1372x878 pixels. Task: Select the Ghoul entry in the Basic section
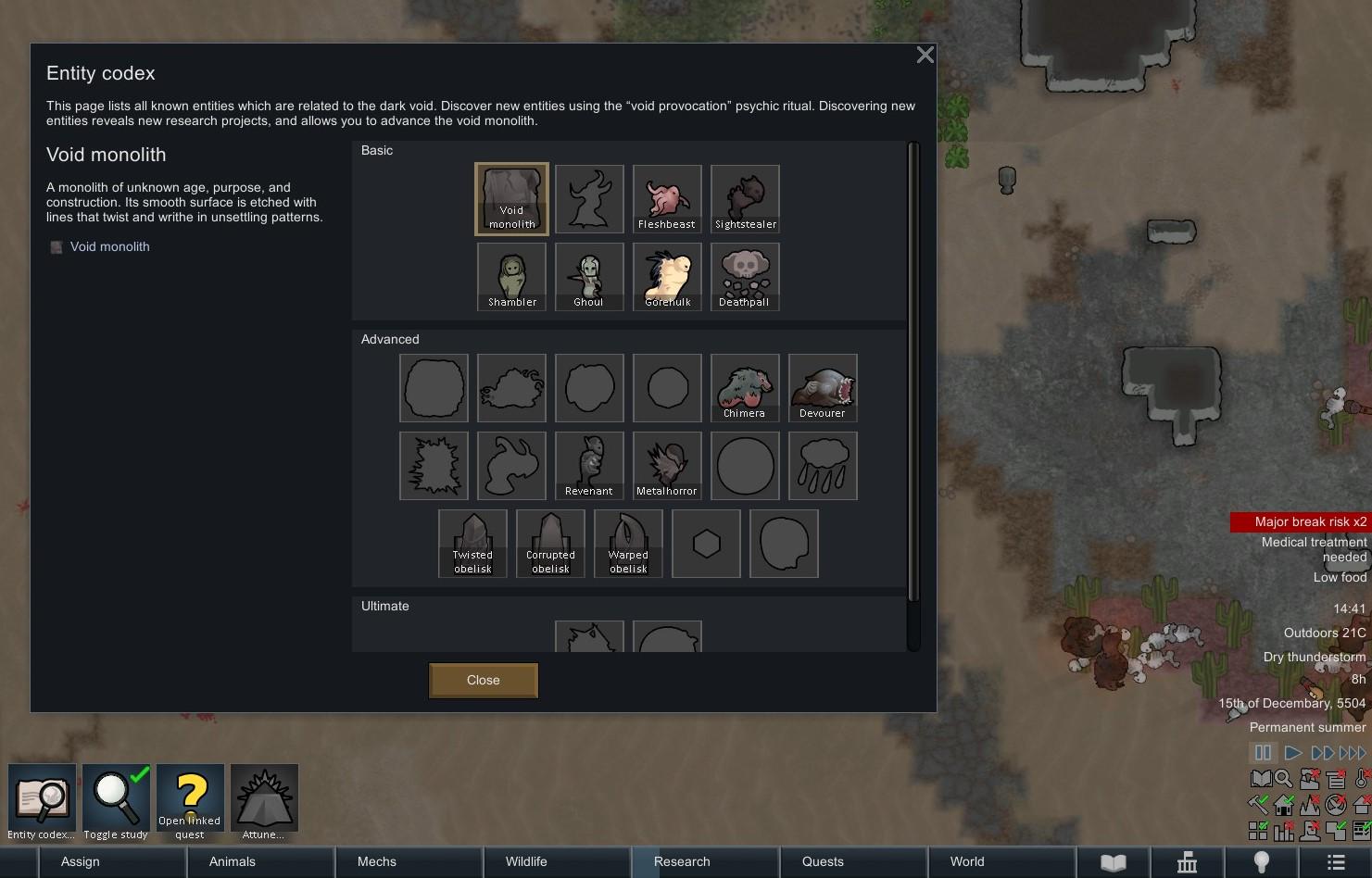pyautogui.click(x=589, y=276)
